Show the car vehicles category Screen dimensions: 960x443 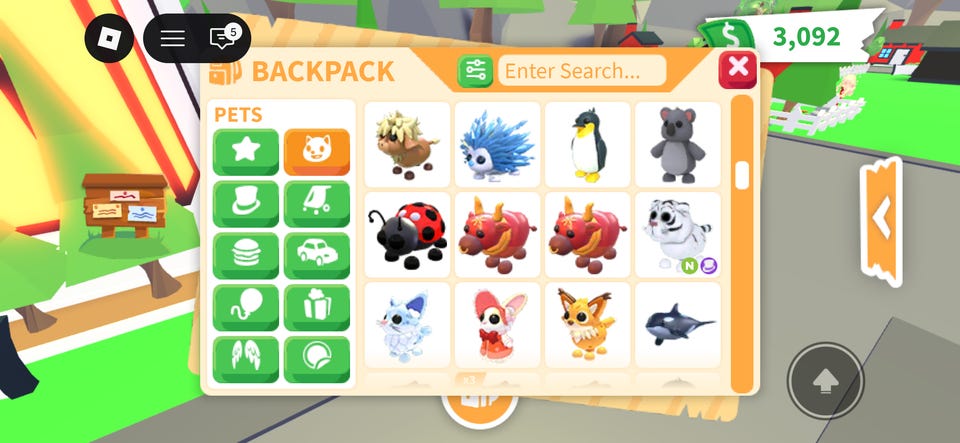(317, 255)
